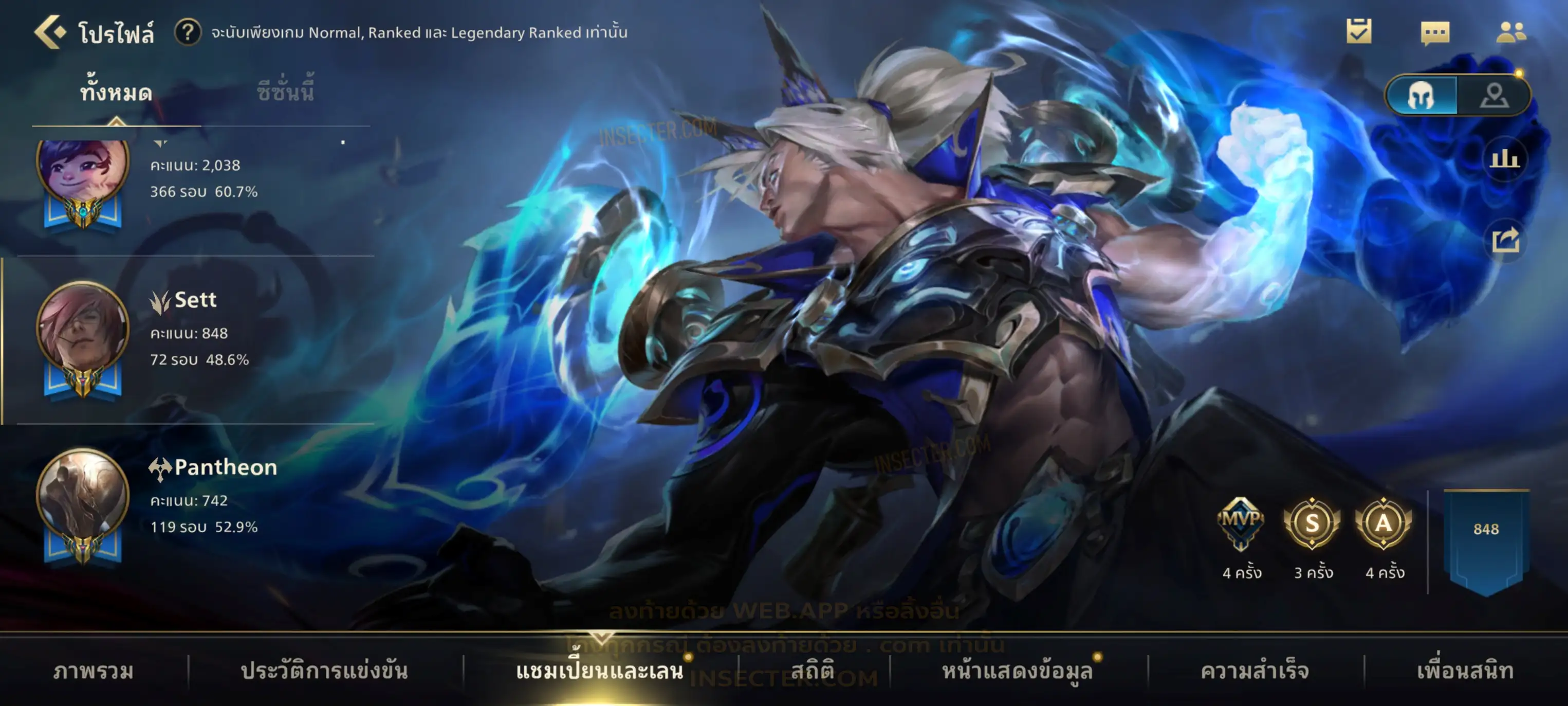This screenshot has height=706, width=1568.
Task: Open the ประวัติการแข่งขัน match history tab
Action: (x=324, y=671)
